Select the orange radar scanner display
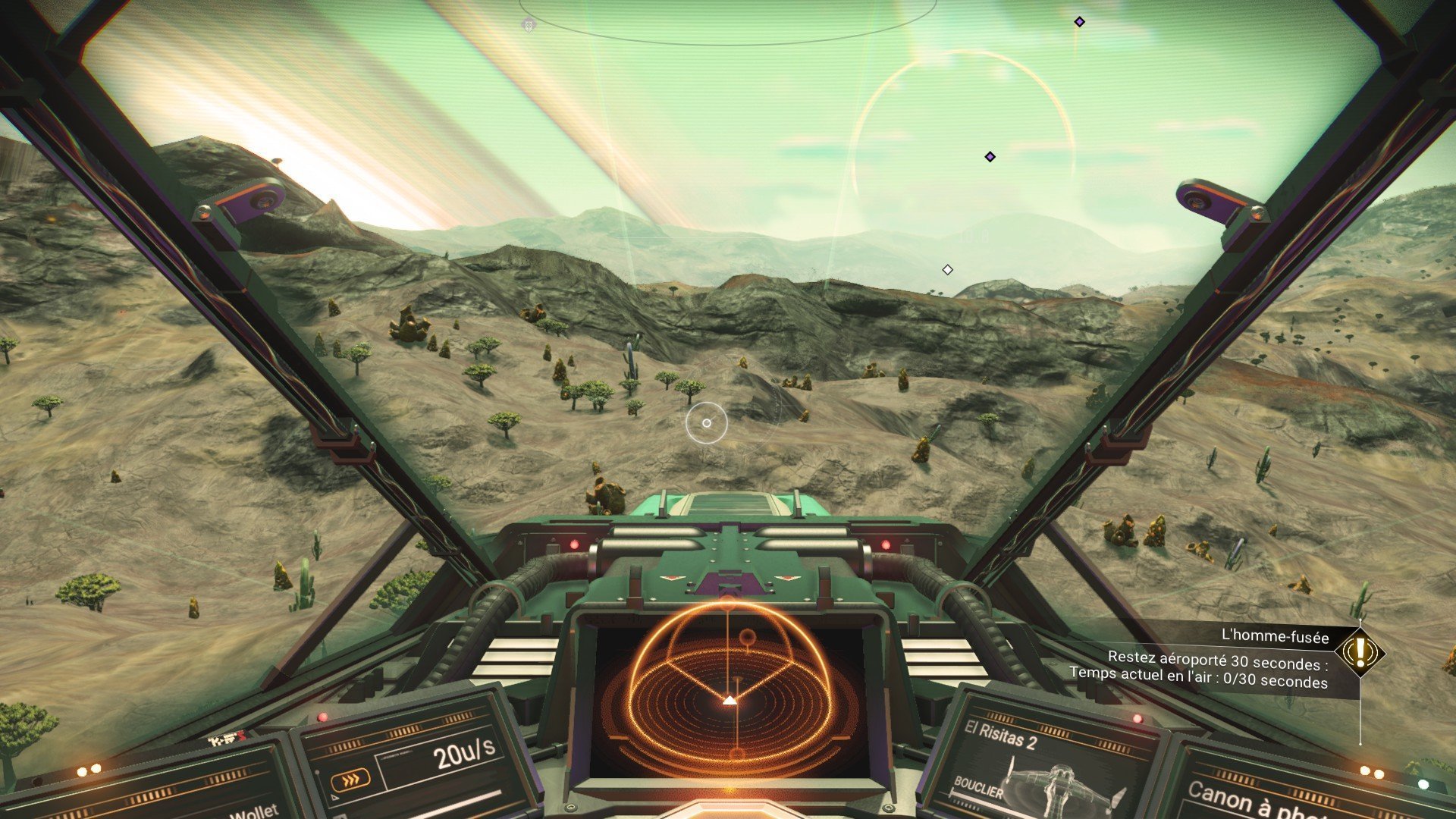 point(729,693)
